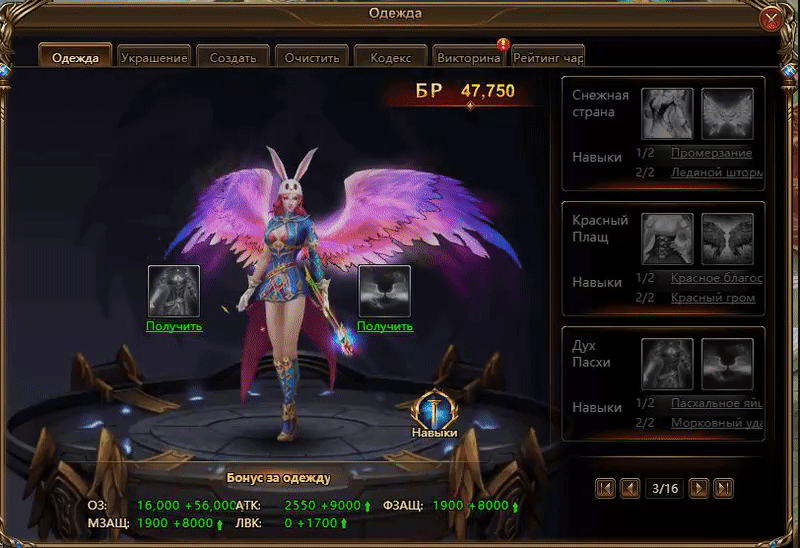
Task: Go to the previous costume set page
Action: pyautogui.click(x=630, y=488)
